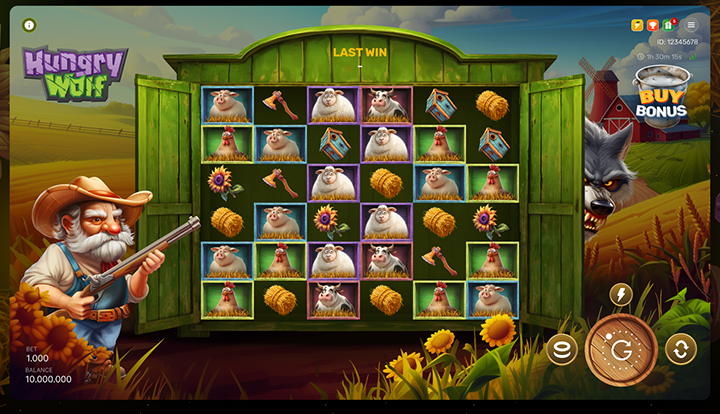Open the orange trophy tournaments icon

coord(653,25)
